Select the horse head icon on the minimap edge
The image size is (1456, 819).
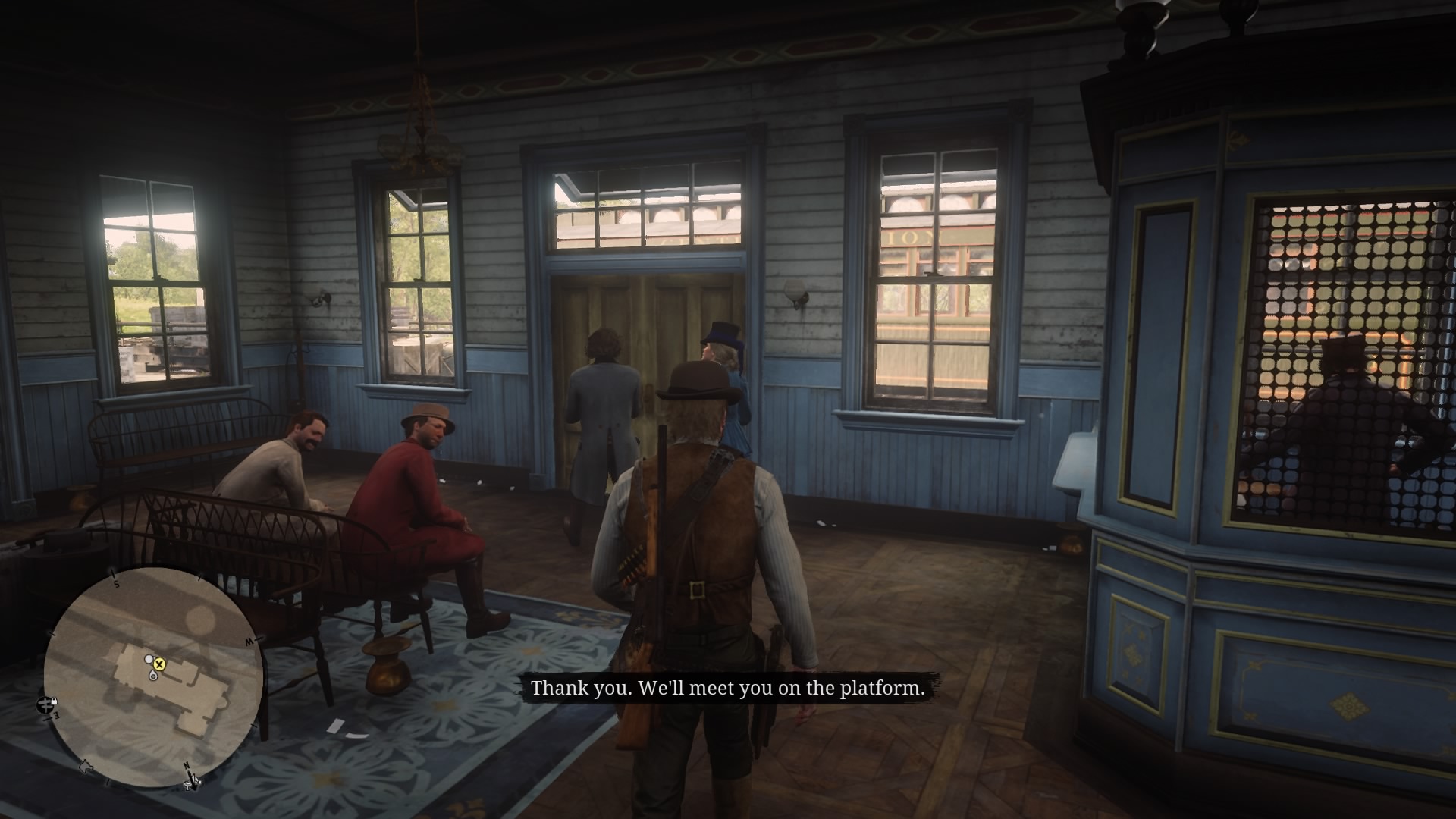click(86, 767)
